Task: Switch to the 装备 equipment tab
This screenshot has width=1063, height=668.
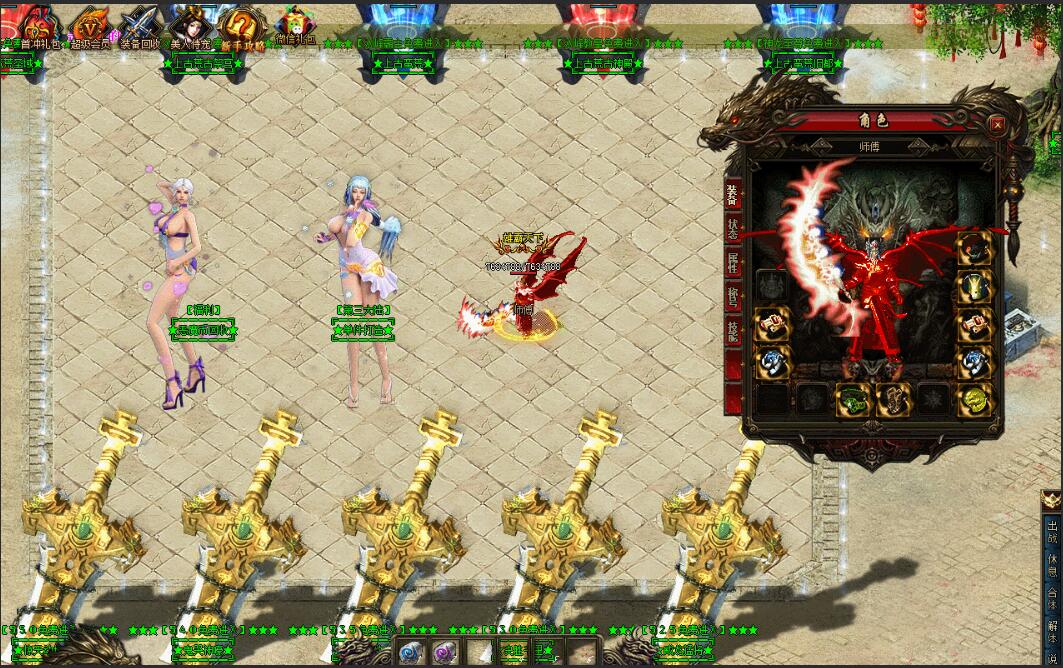Action: coord(733,194)
